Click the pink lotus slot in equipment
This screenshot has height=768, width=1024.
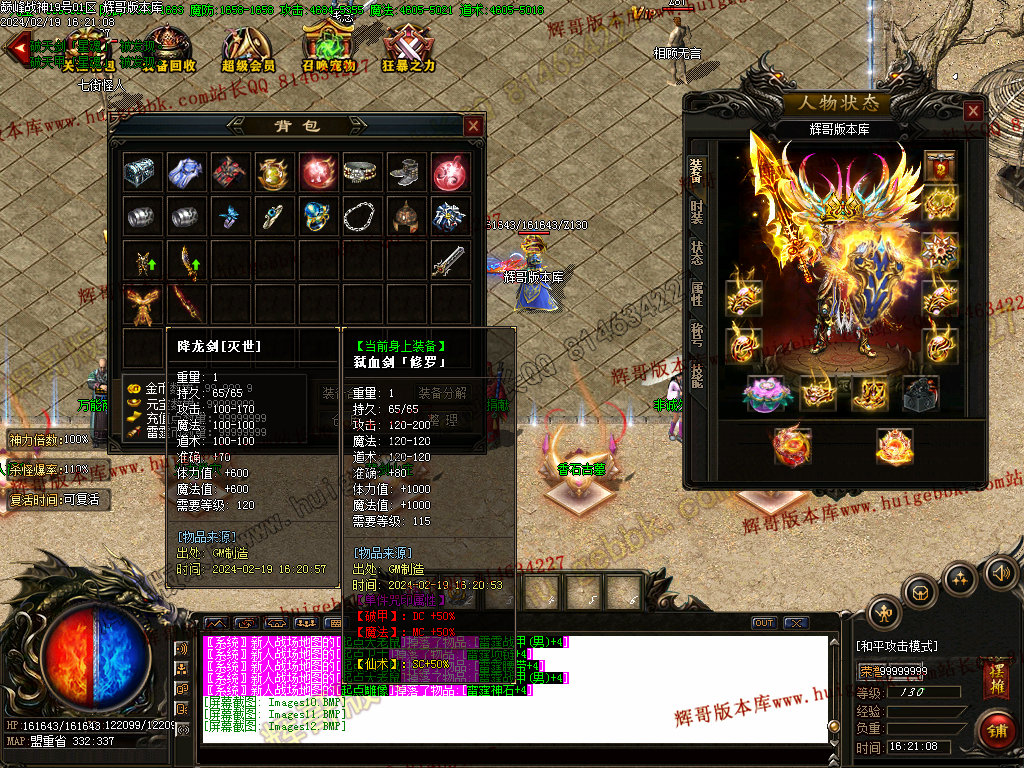768,392
